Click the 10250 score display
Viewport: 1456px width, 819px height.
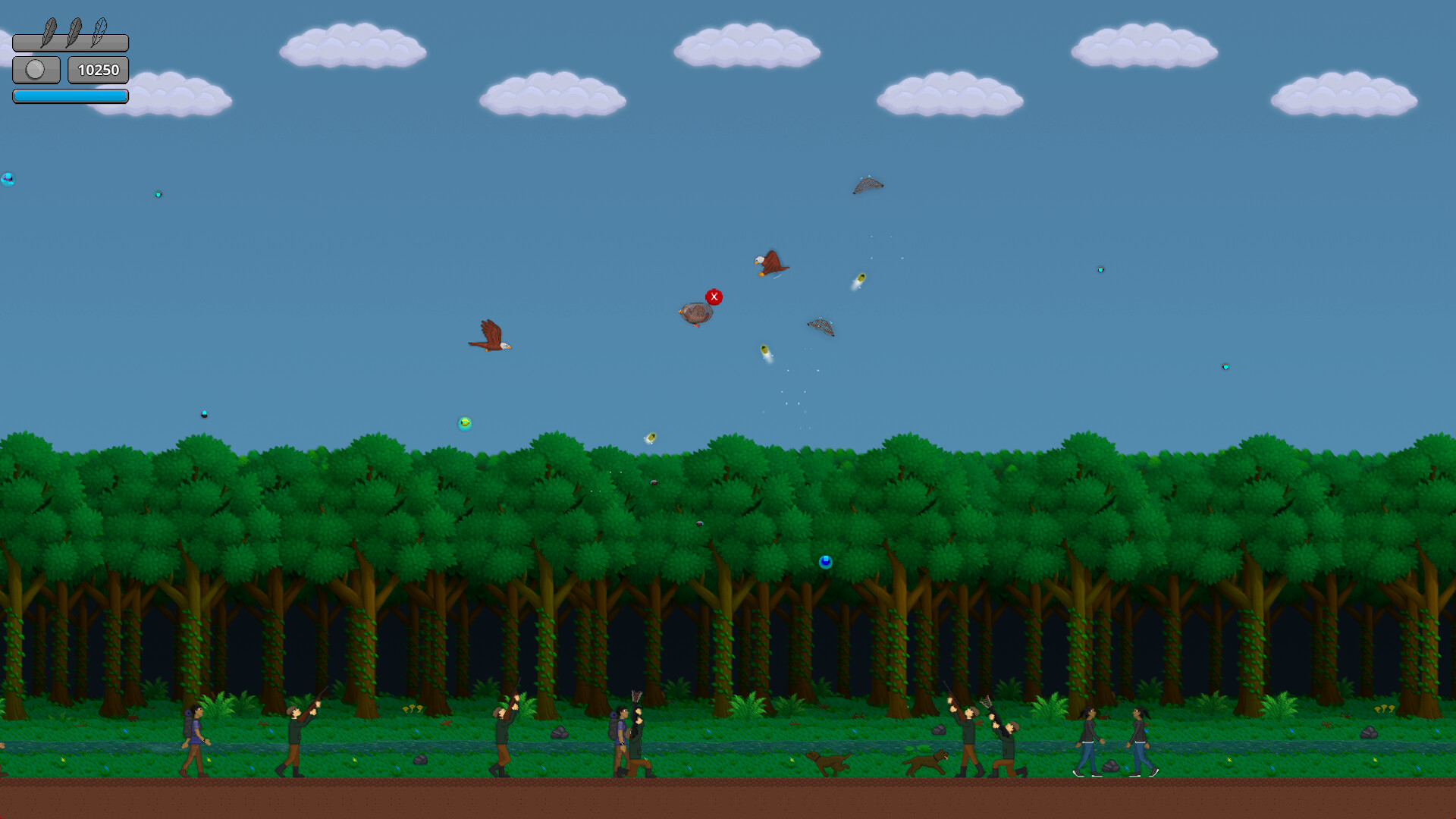(98, 70)
